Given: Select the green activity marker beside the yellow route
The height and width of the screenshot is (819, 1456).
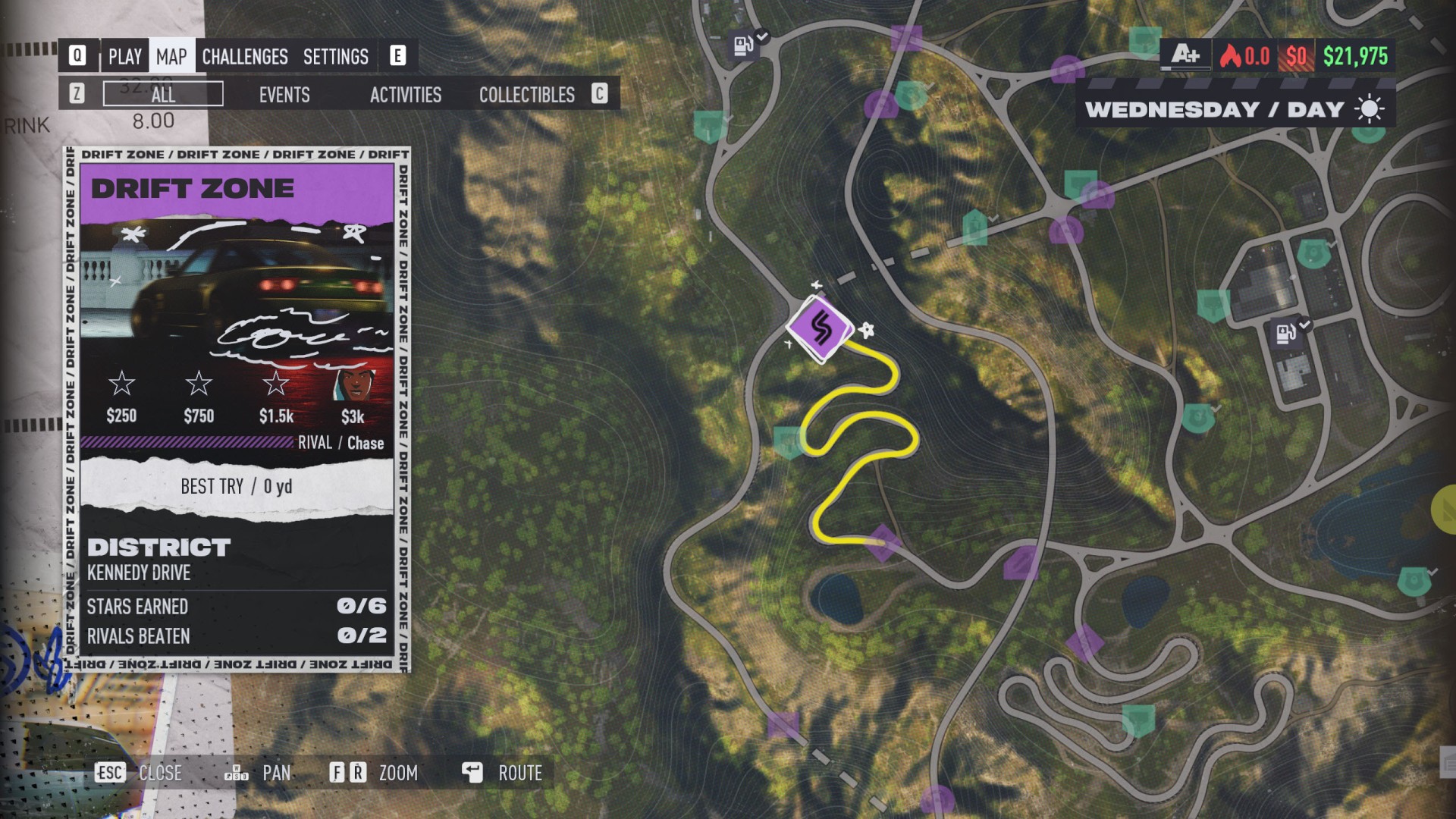Looking at the screenshot, I should tap(787, 438).
